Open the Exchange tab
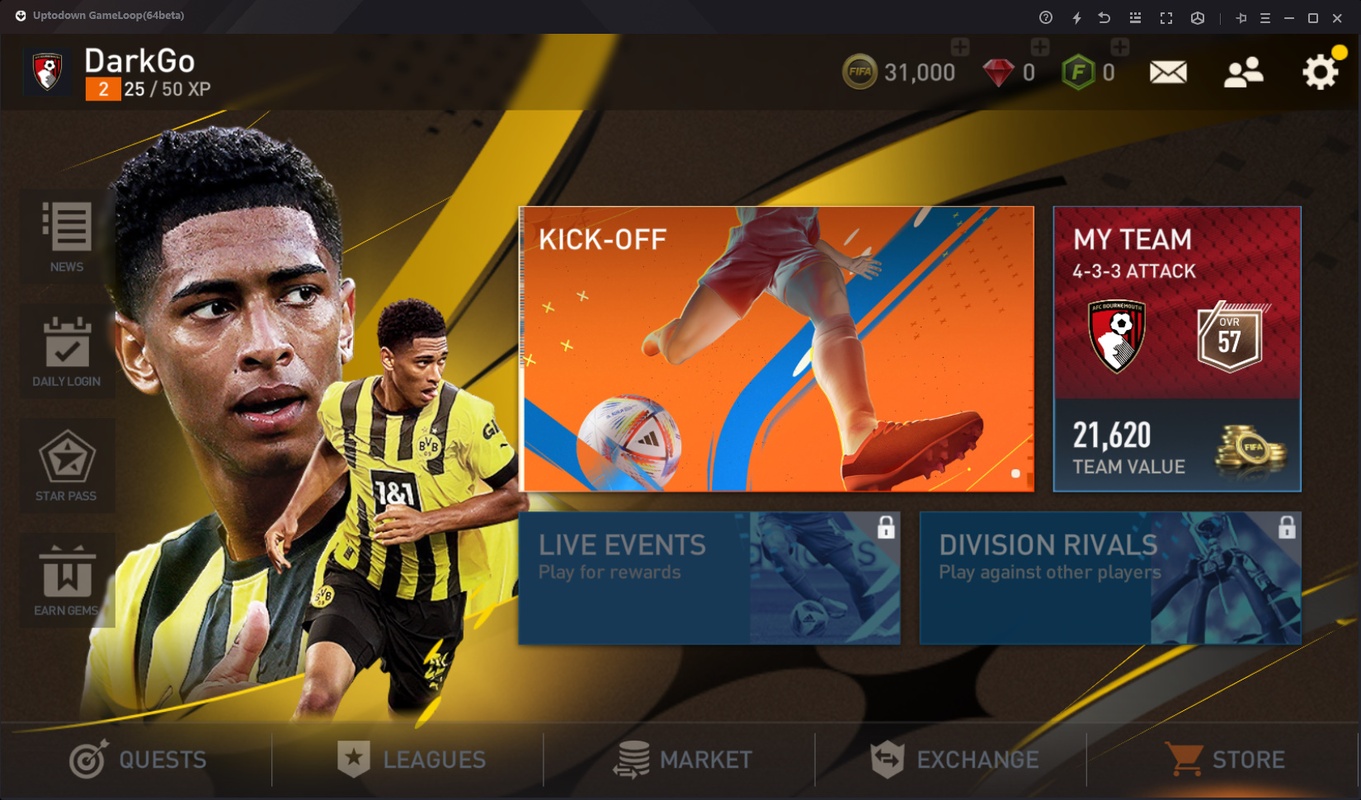This screenshot has height=800, width=1361. (954, 760)
